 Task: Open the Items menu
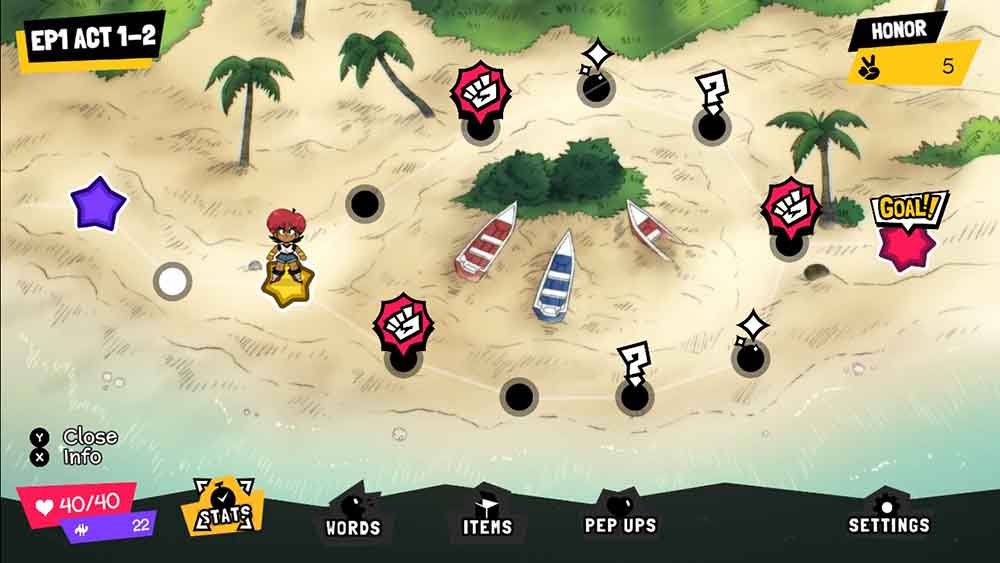coord(487,516)
